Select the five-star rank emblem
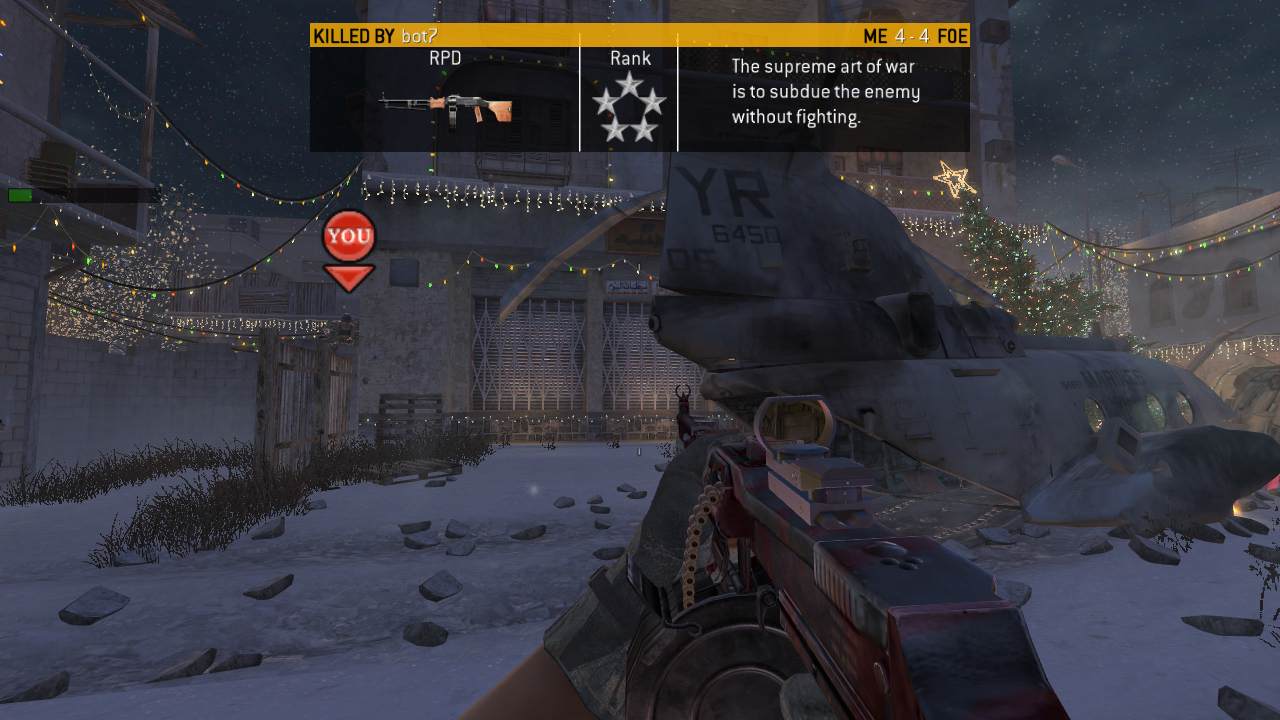 628,107
